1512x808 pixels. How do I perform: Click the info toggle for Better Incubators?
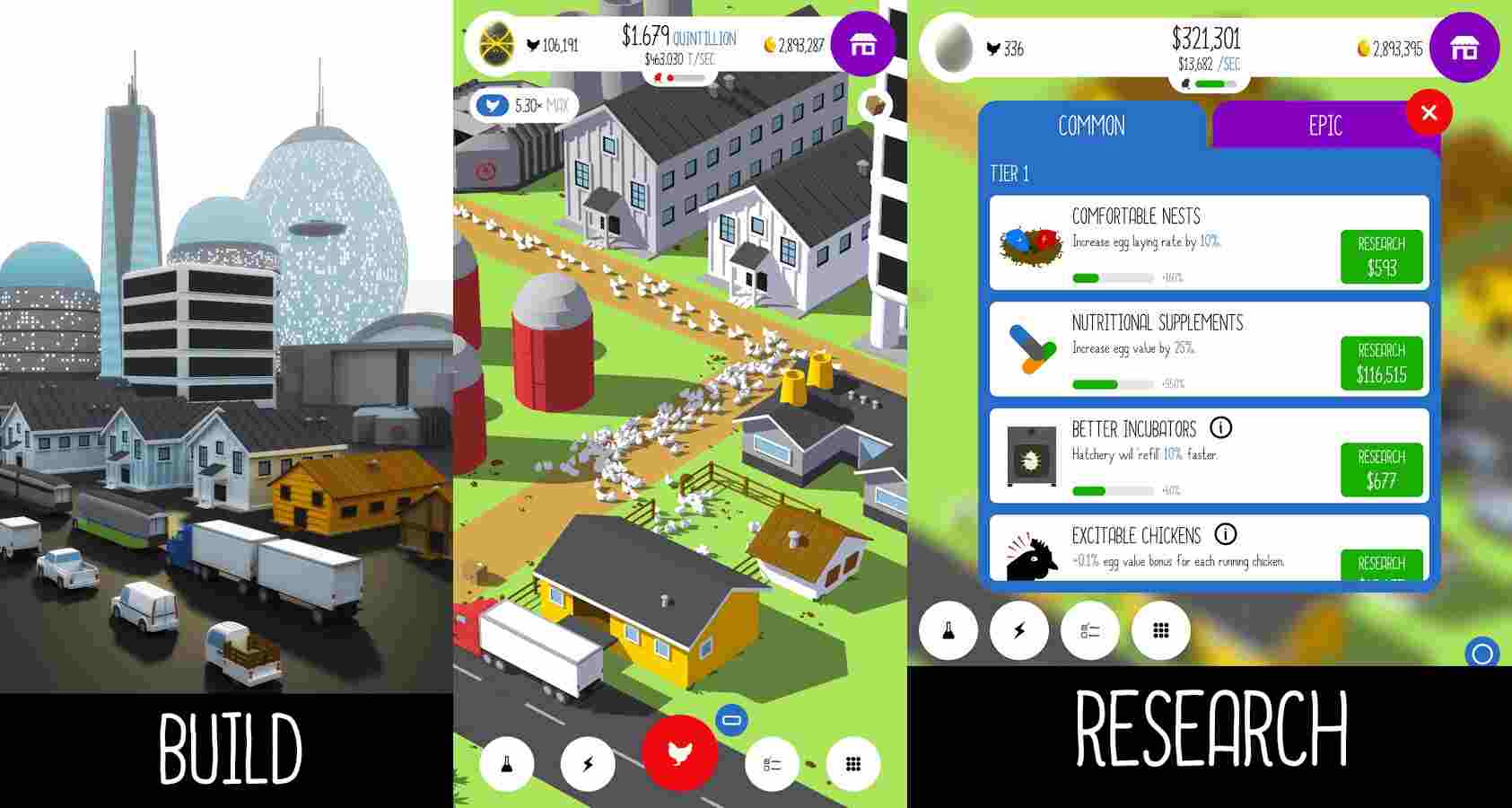tap(1222, 429)
